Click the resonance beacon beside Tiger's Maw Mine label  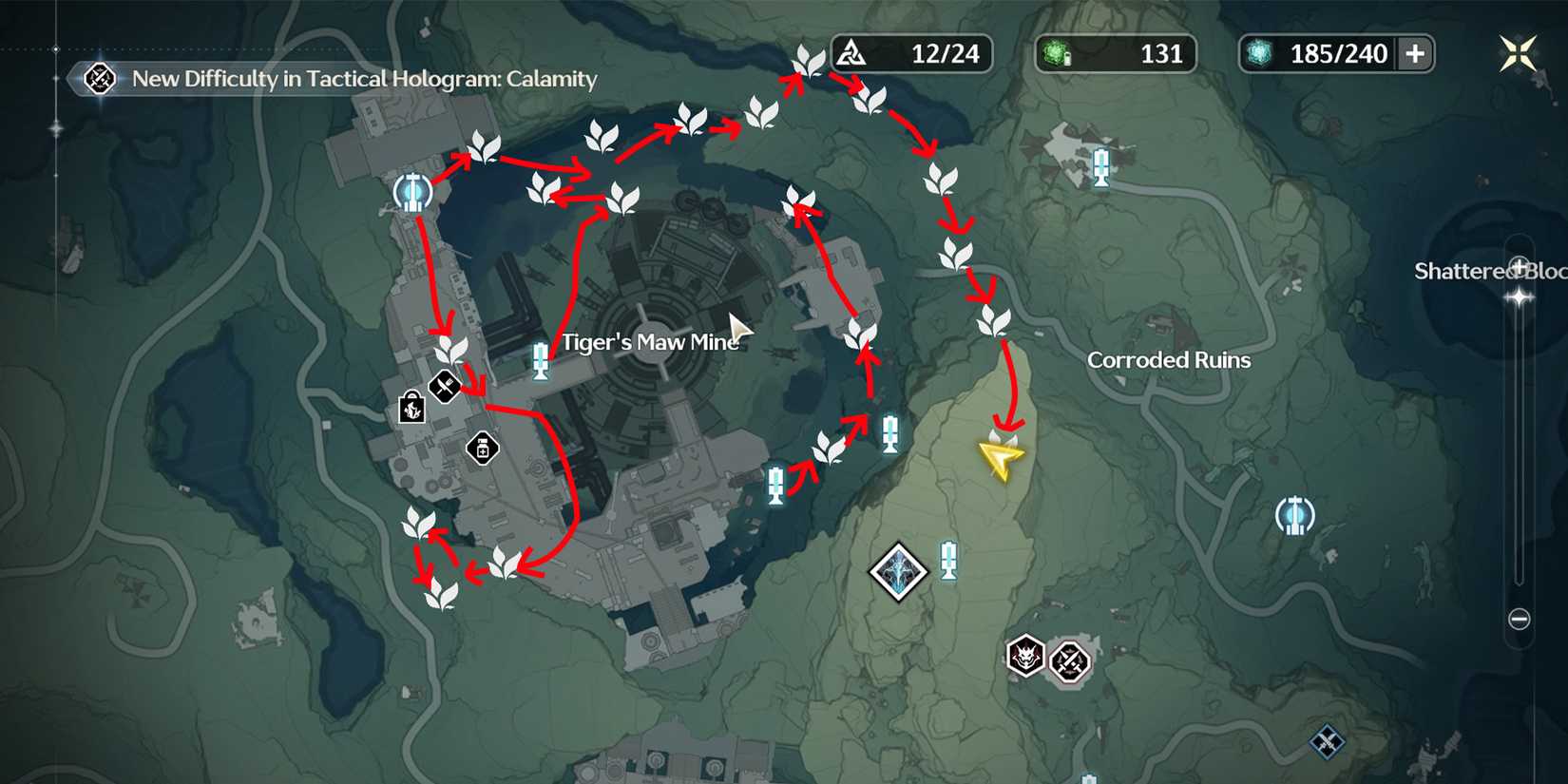click(540, 363)
